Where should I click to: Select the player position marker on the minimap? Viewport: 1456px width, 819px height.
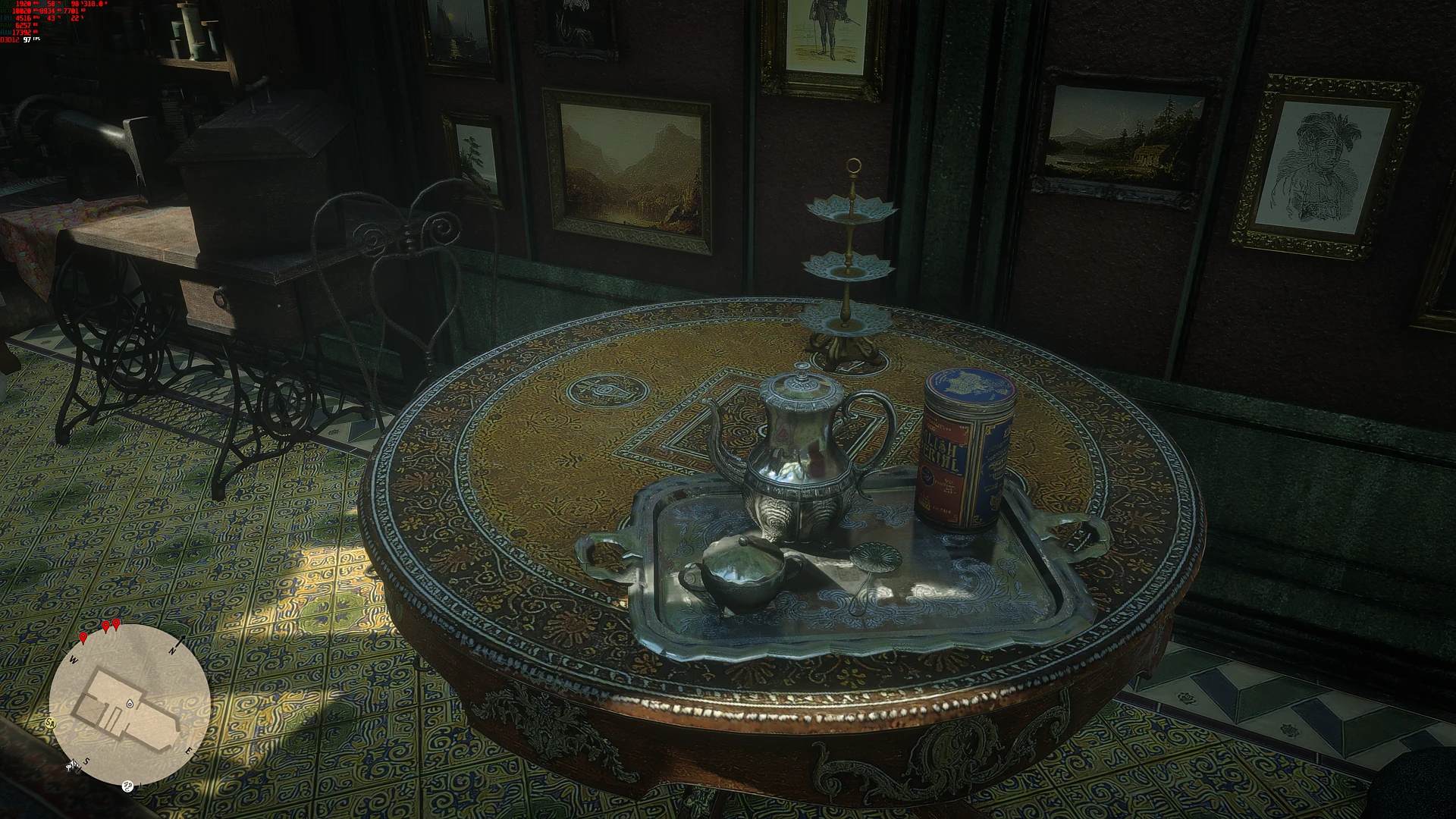(130, 704)
